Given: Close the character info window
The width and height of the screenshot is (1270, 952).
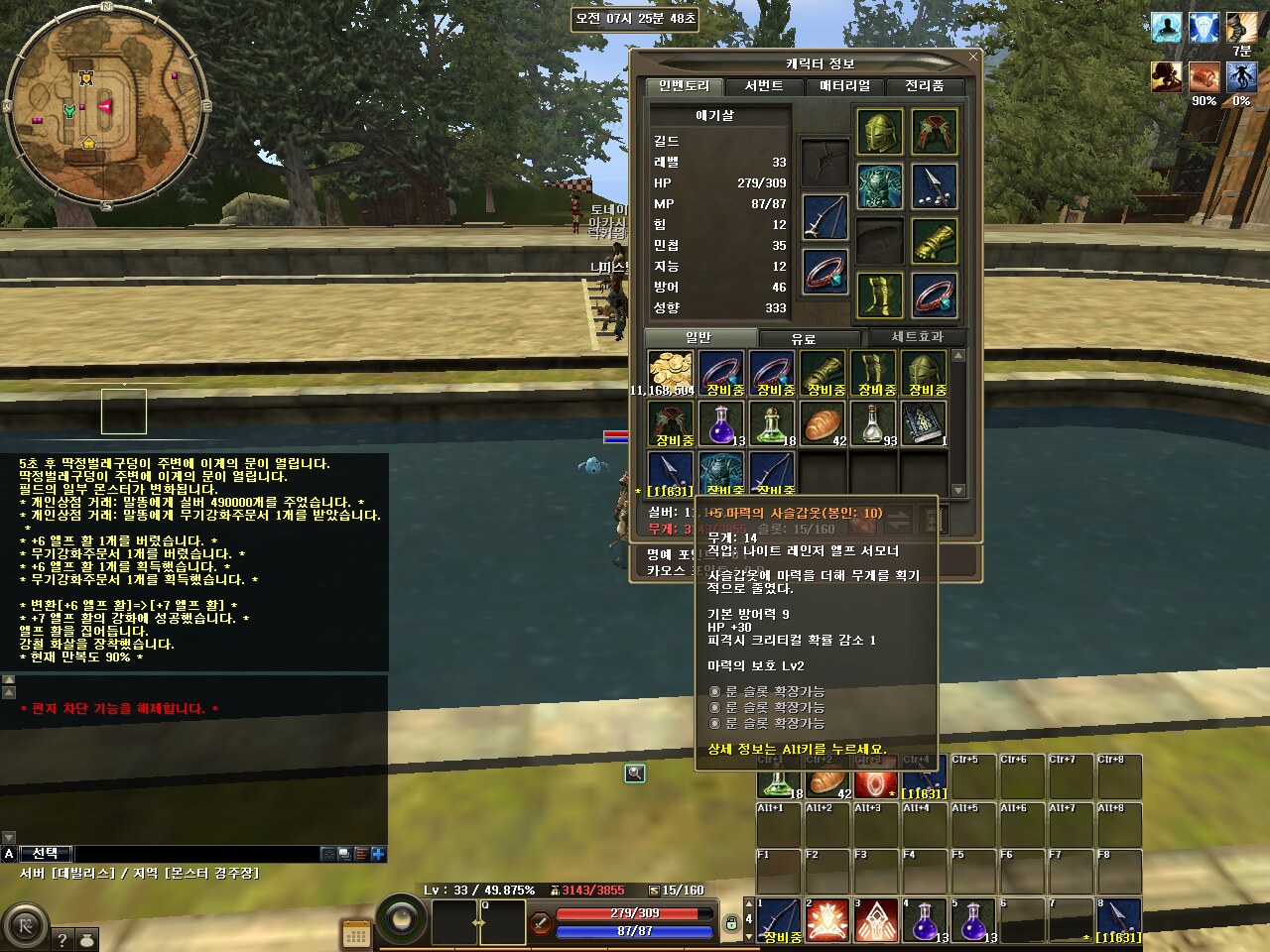Looking at the screenshot, I should 972,57.
